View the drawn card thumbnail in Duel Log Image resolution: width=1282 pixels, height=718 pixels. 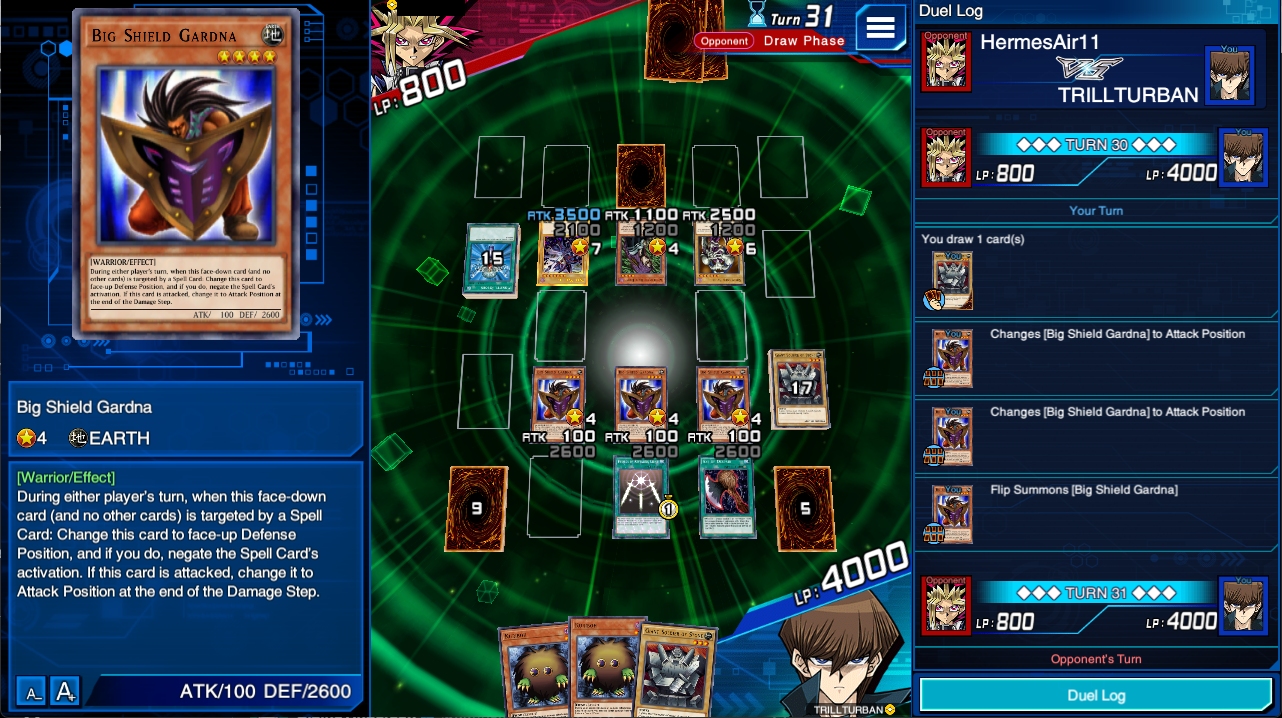(x=951, y=280)
